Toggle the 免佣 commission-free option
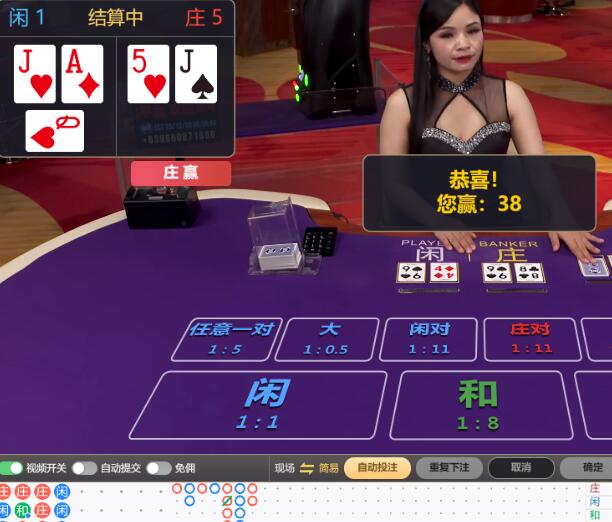Image resolution: width=612 pixels, height=522 pixels. click(158, 468)
